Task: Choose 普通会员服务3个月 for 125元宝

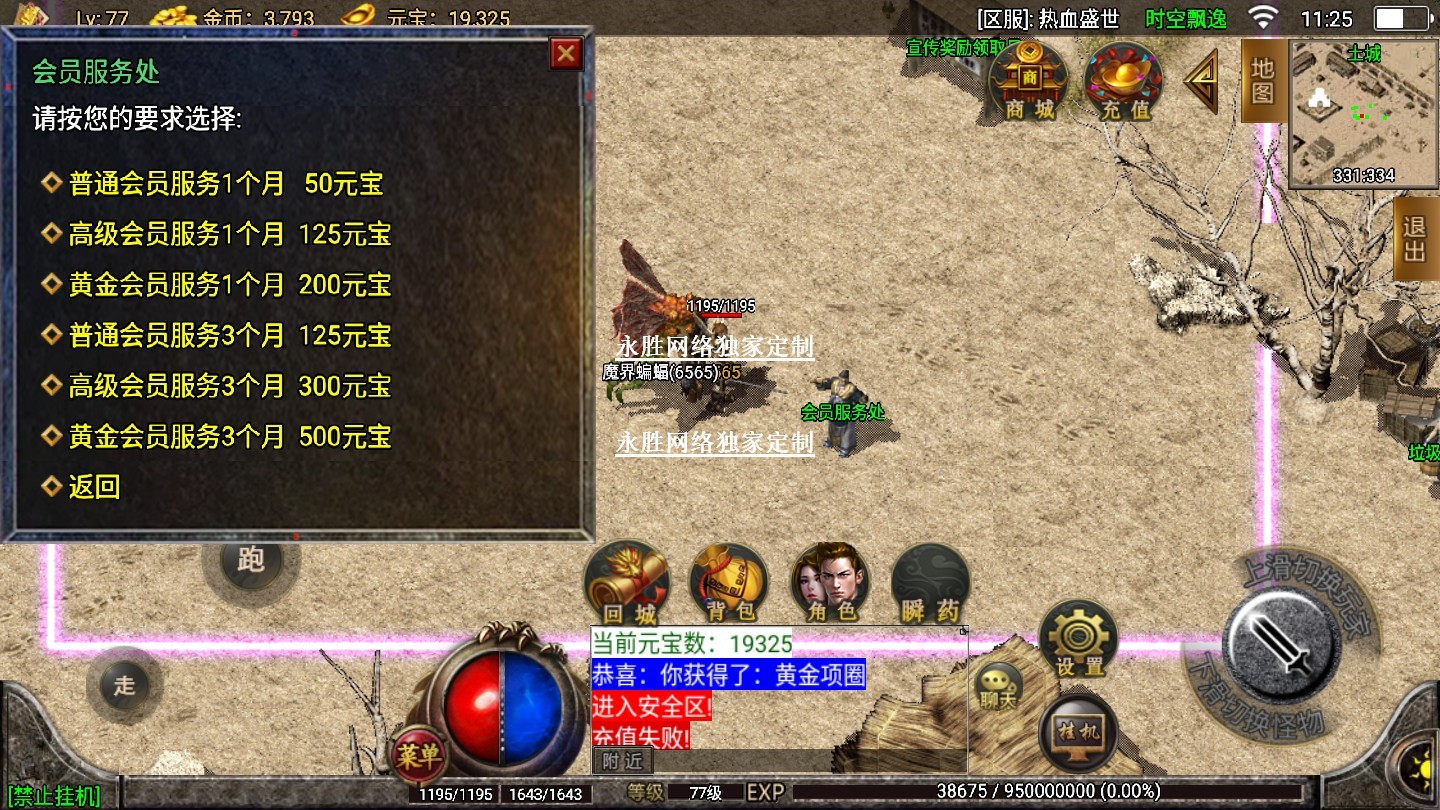Action: (x=229, y=336)
